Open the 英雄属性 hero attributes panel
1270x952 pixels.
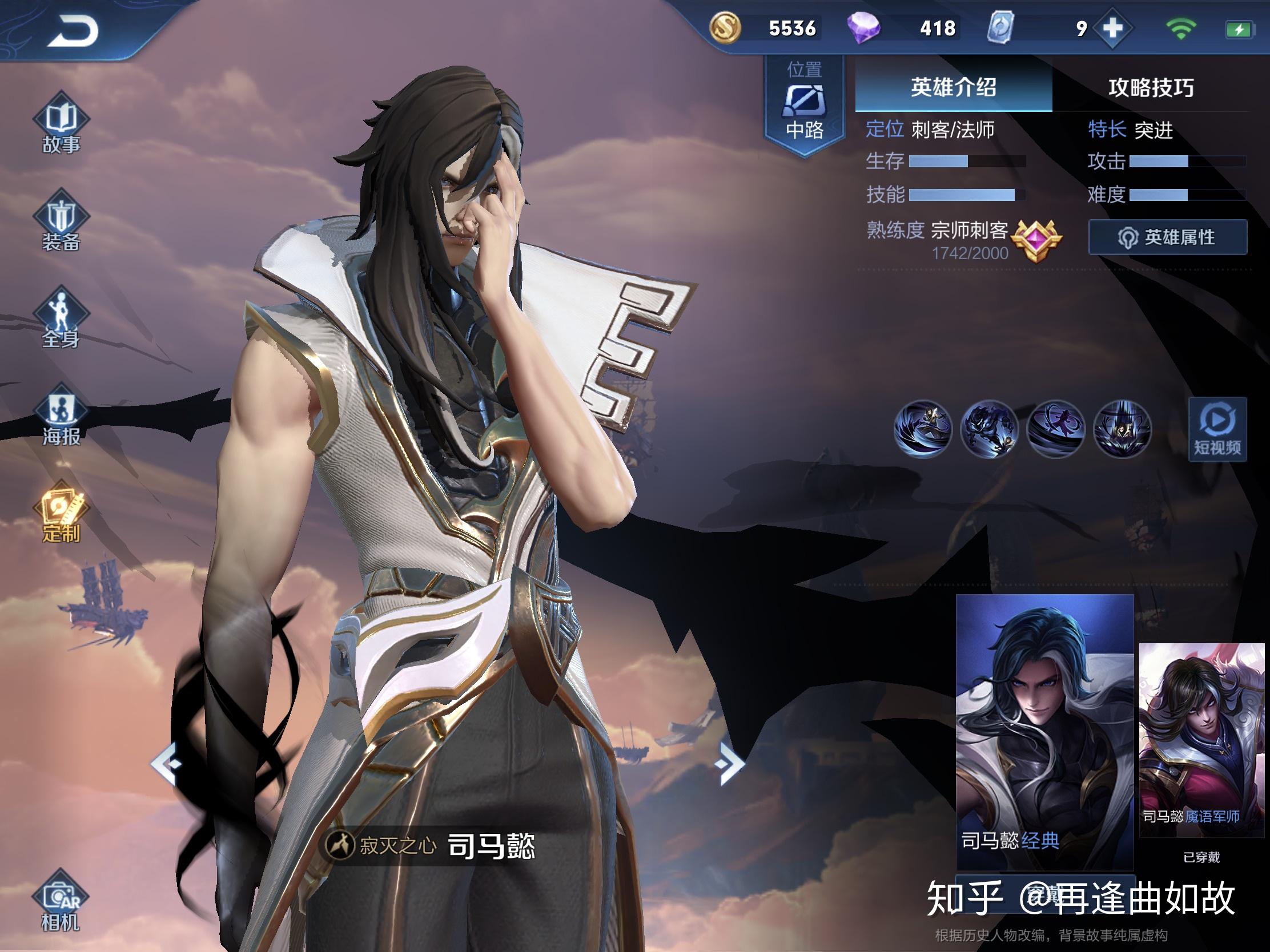(1167, 237)
